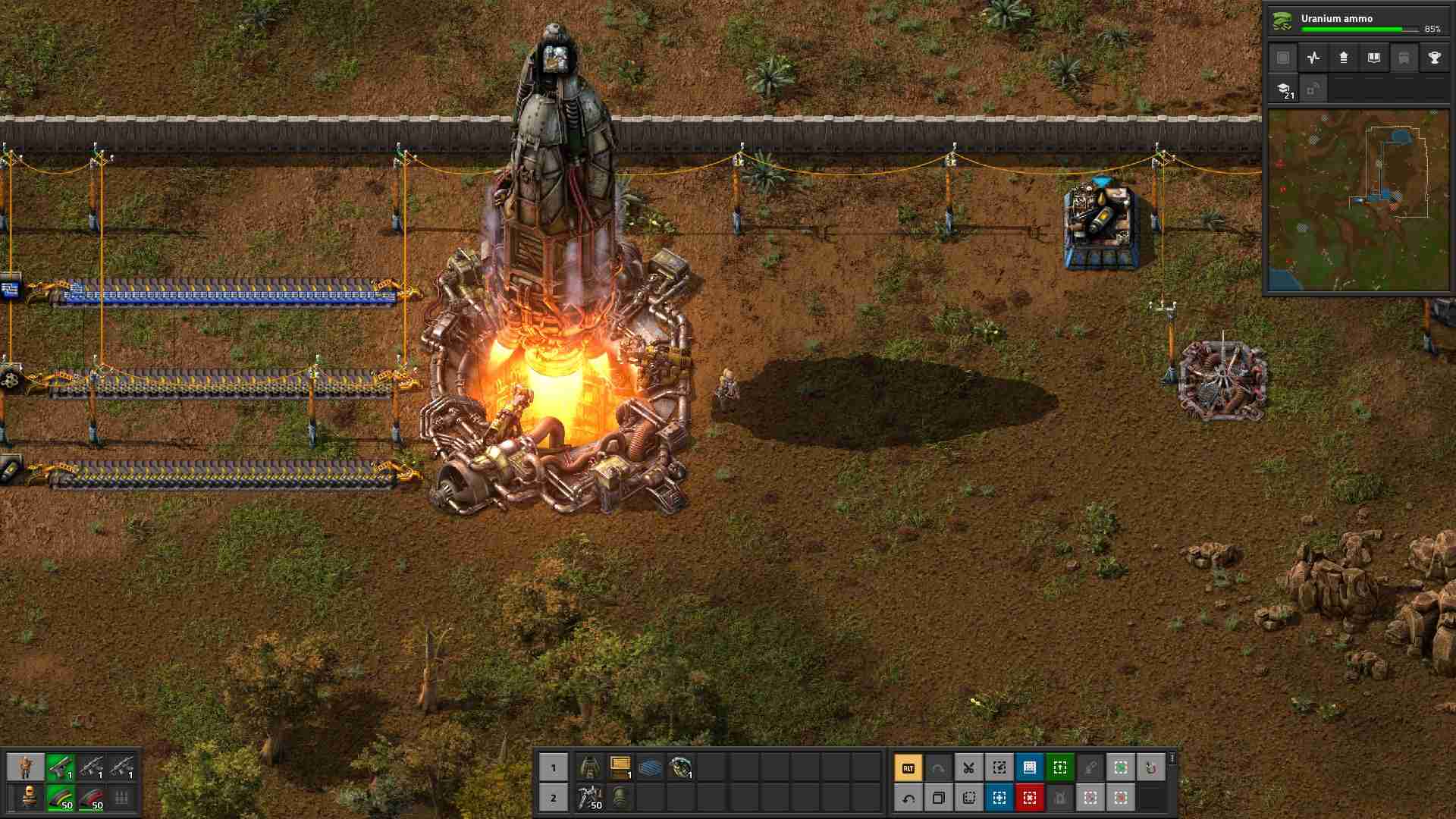Undo the last build action
This screenshot has height=819, width=1456.
909,798
